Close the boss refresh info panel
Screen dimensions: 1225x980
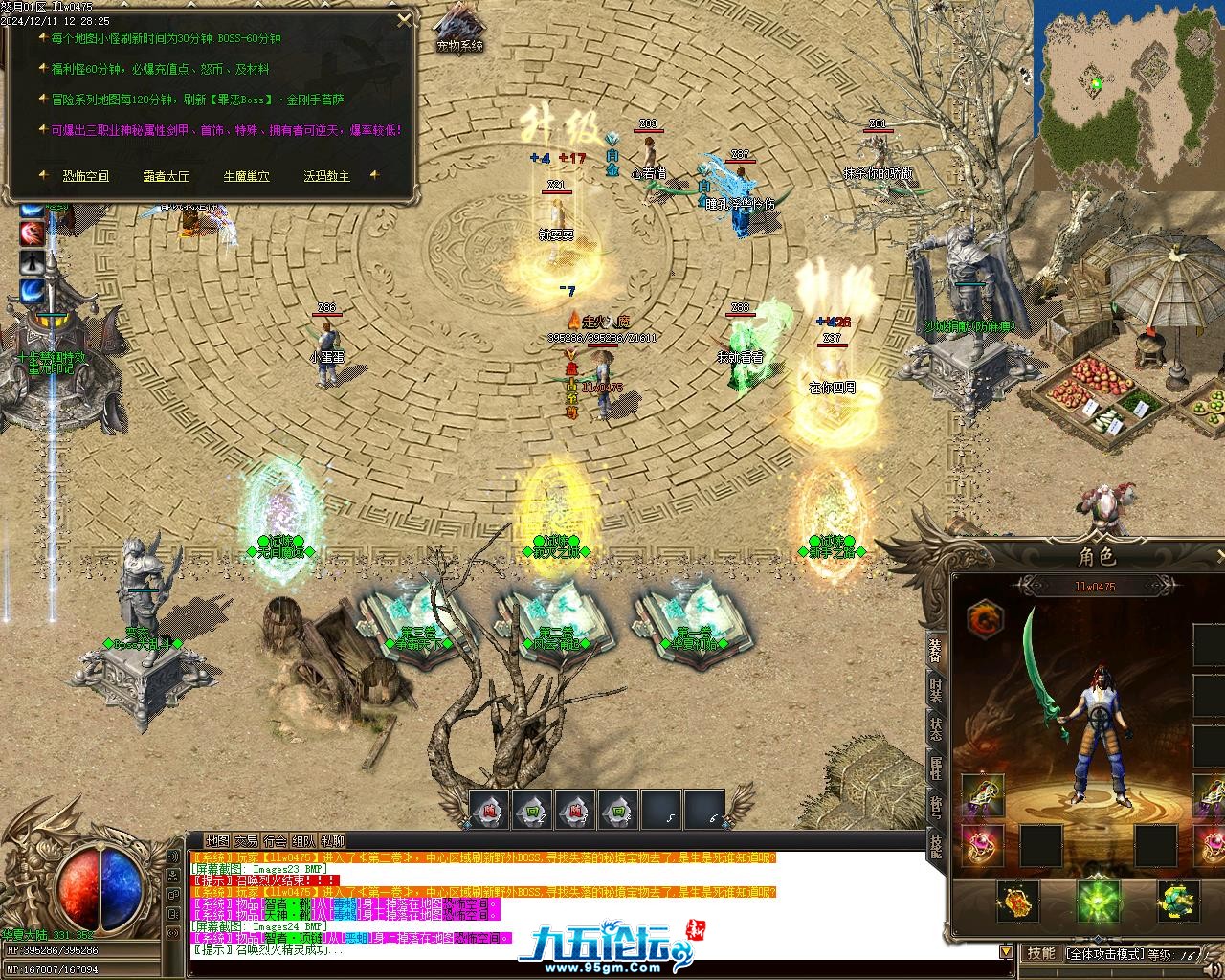[x=405, y=19]
